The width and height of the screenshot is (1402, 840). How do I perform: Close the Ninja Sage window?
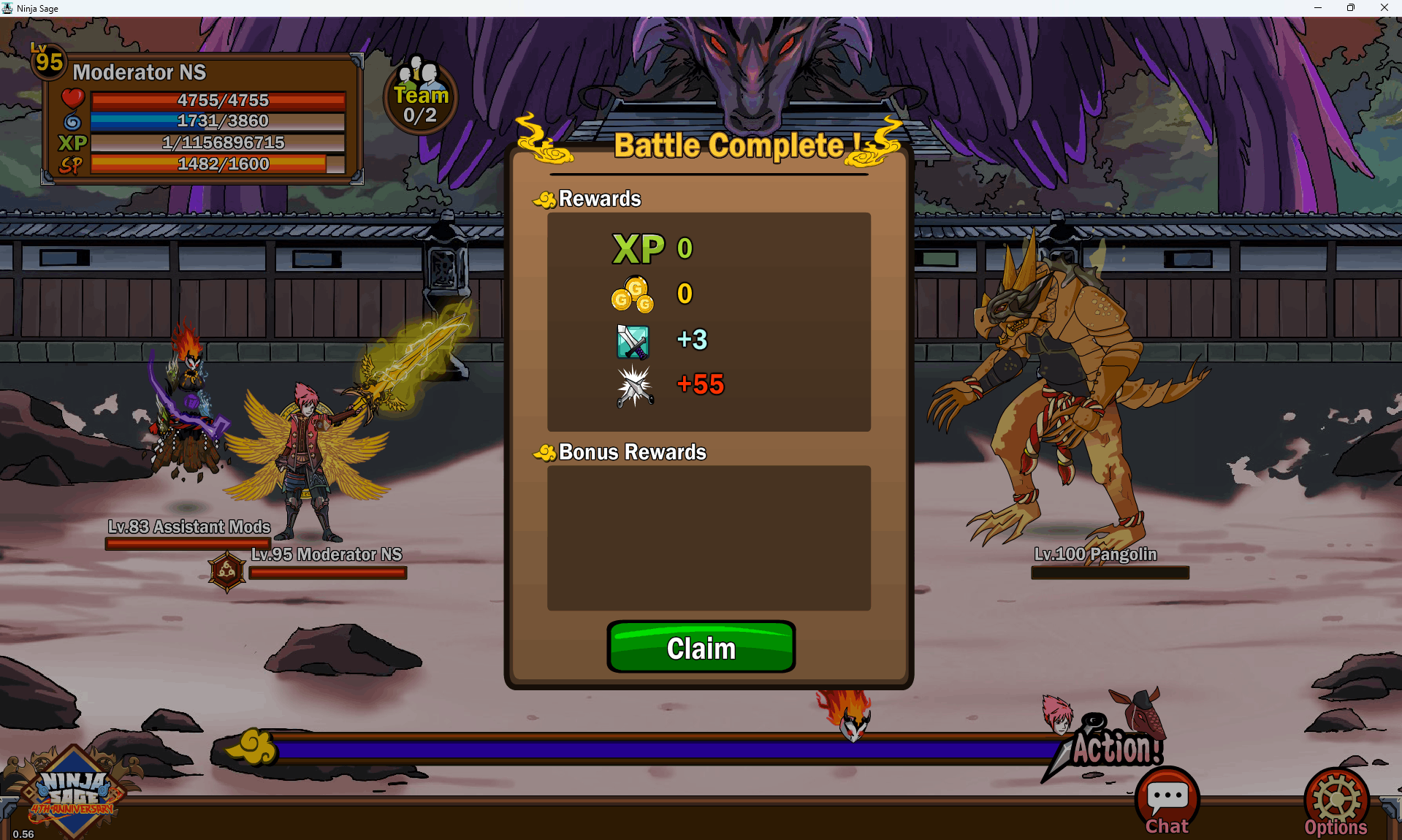(x=1384, y=8)
